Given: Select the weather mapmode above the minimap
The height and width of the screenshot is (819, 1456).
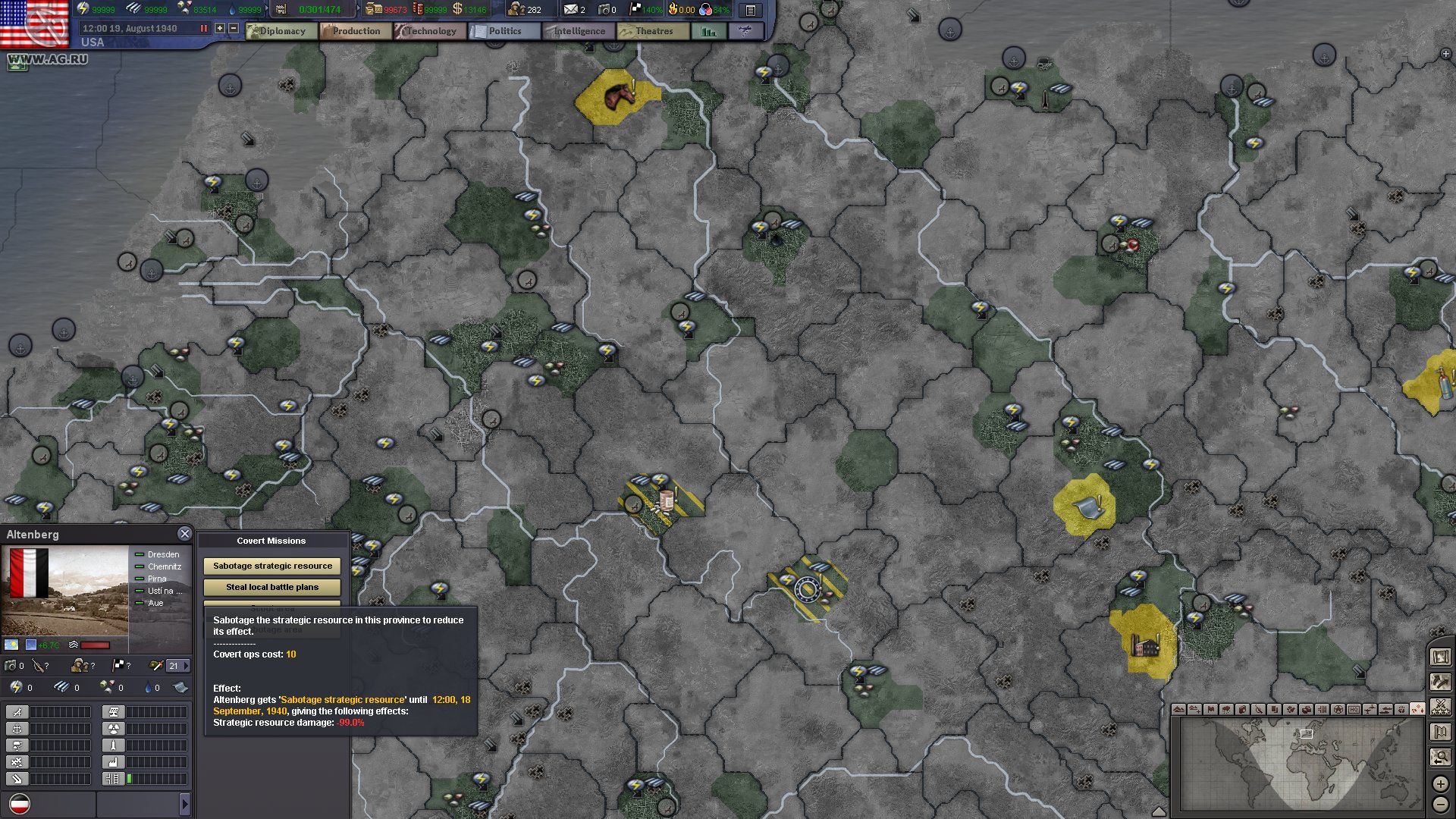Looking at the screenshot, I should tap(1226, 709).
